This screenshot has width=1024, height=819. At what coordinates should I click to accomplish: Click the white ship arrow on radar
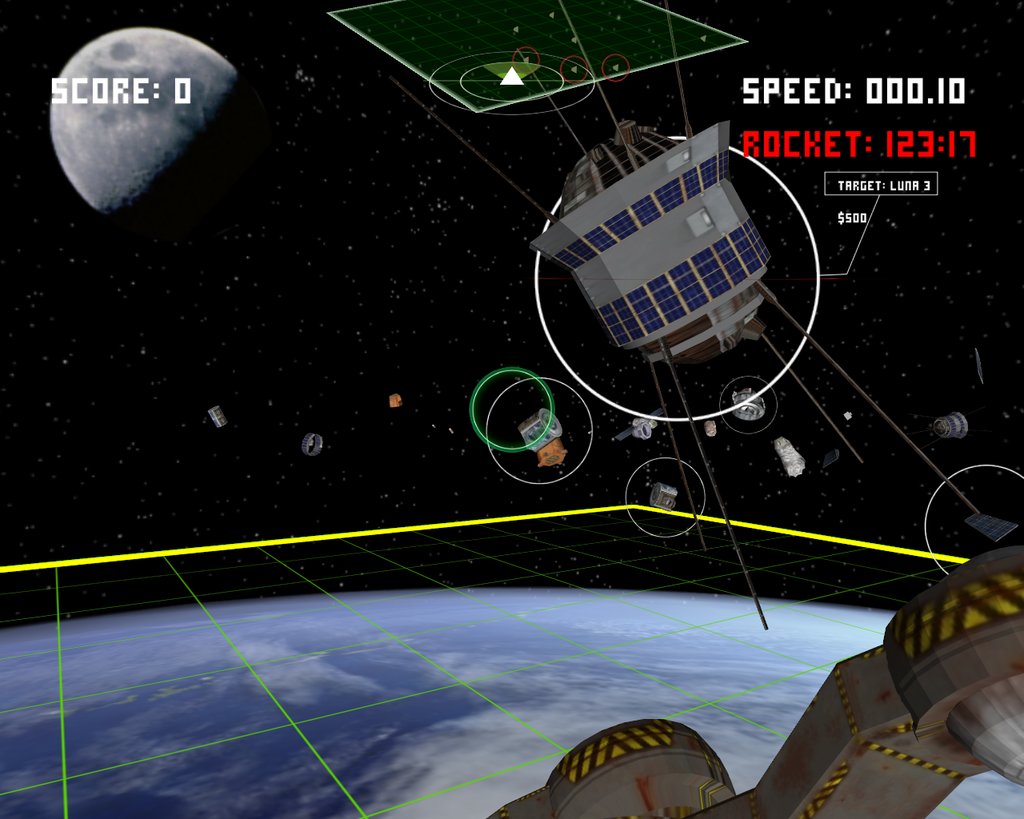pos(512,76)
